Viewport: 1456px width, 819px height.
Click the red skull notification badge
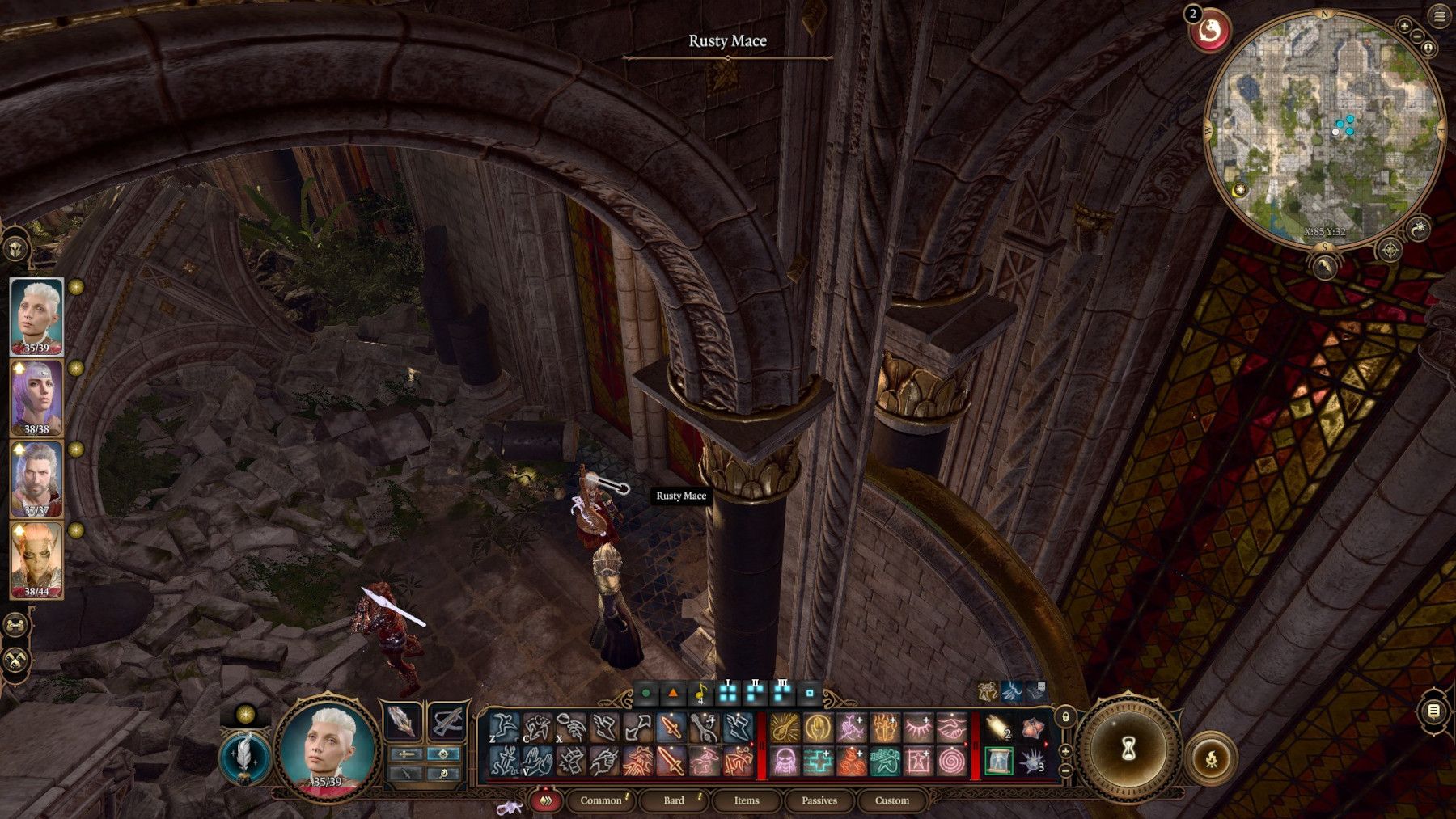1210,32
